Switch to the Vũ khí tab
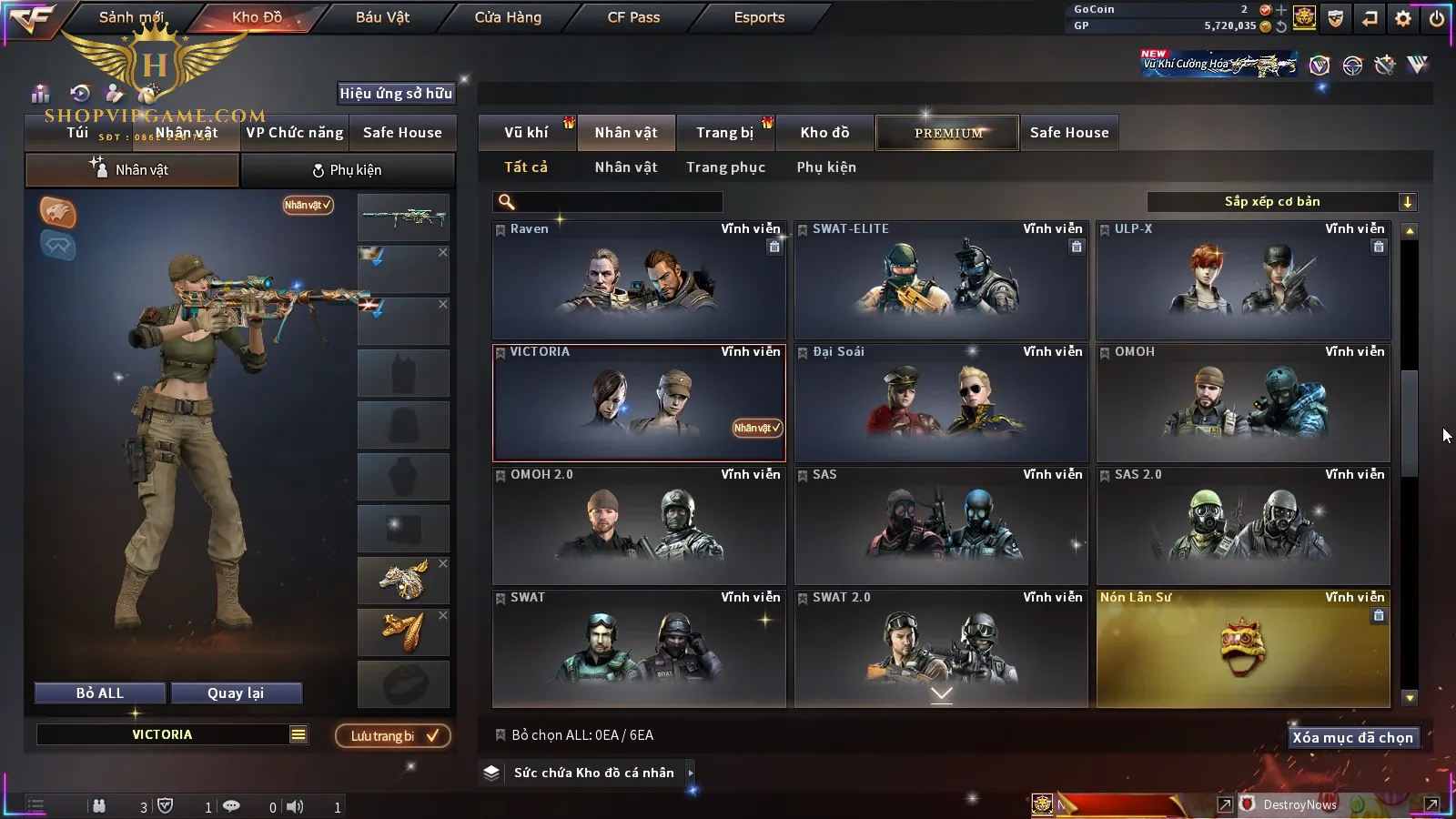This screenshot has width=1456, height=819. 526,133
